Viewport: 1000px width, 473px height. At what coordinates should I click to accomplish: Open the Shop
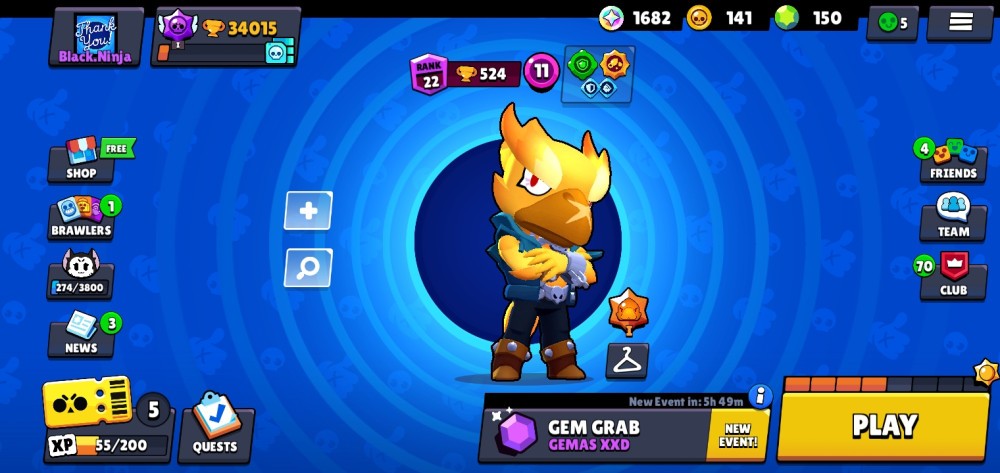point(82,160)
